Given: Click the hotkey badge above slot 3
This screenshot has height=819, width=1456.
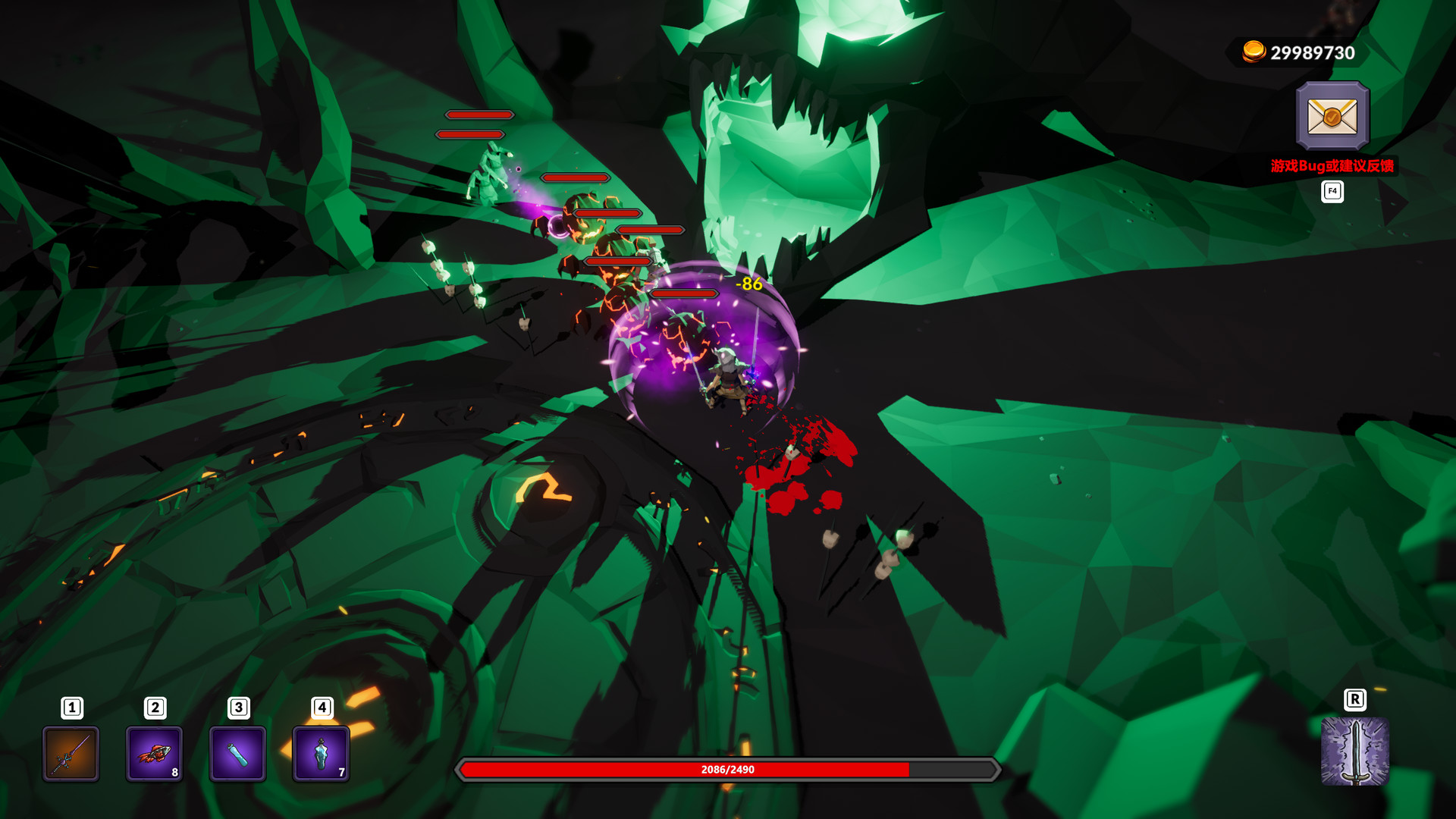Looking at the screenshot, I should 238,707.
